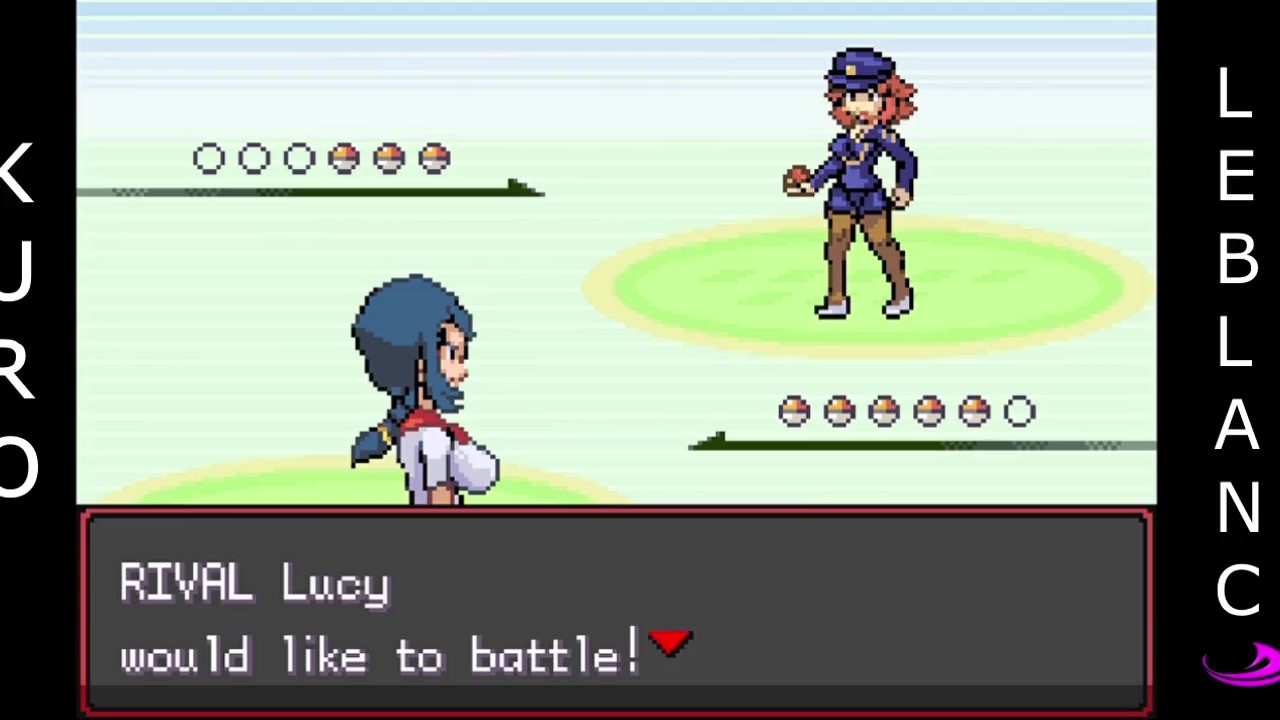Click the first Poké ball in the player's party row

pos(793,411)
